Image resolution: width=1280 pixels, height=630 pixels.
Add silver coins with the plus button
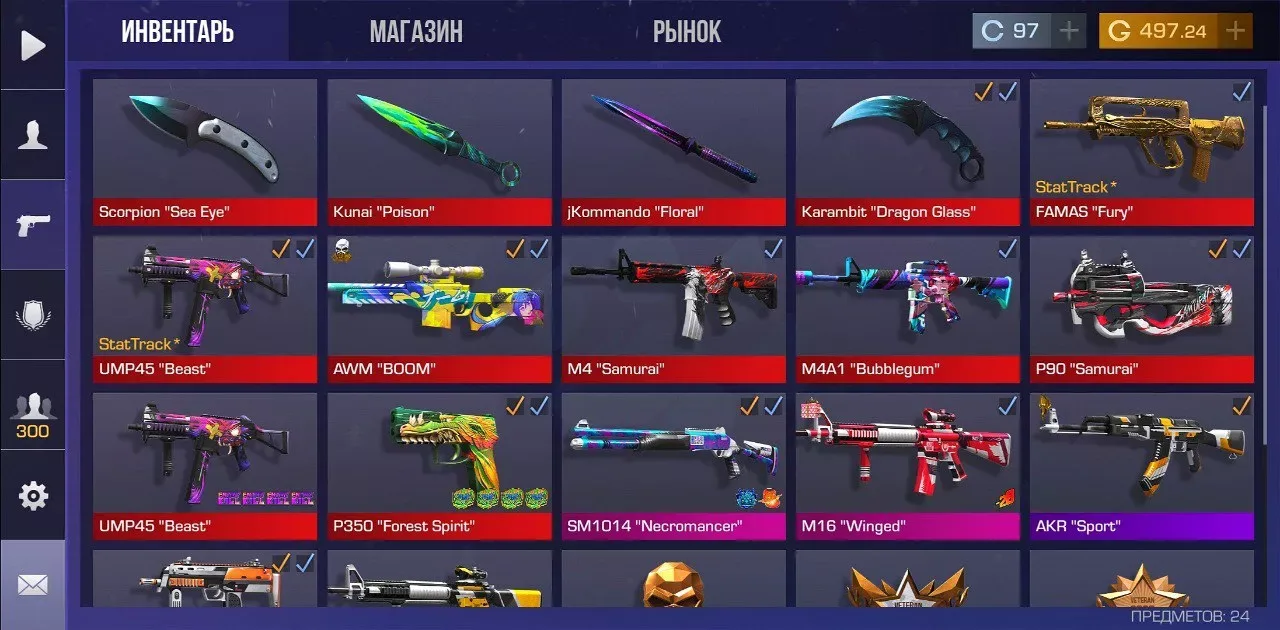coord(1069,31)
